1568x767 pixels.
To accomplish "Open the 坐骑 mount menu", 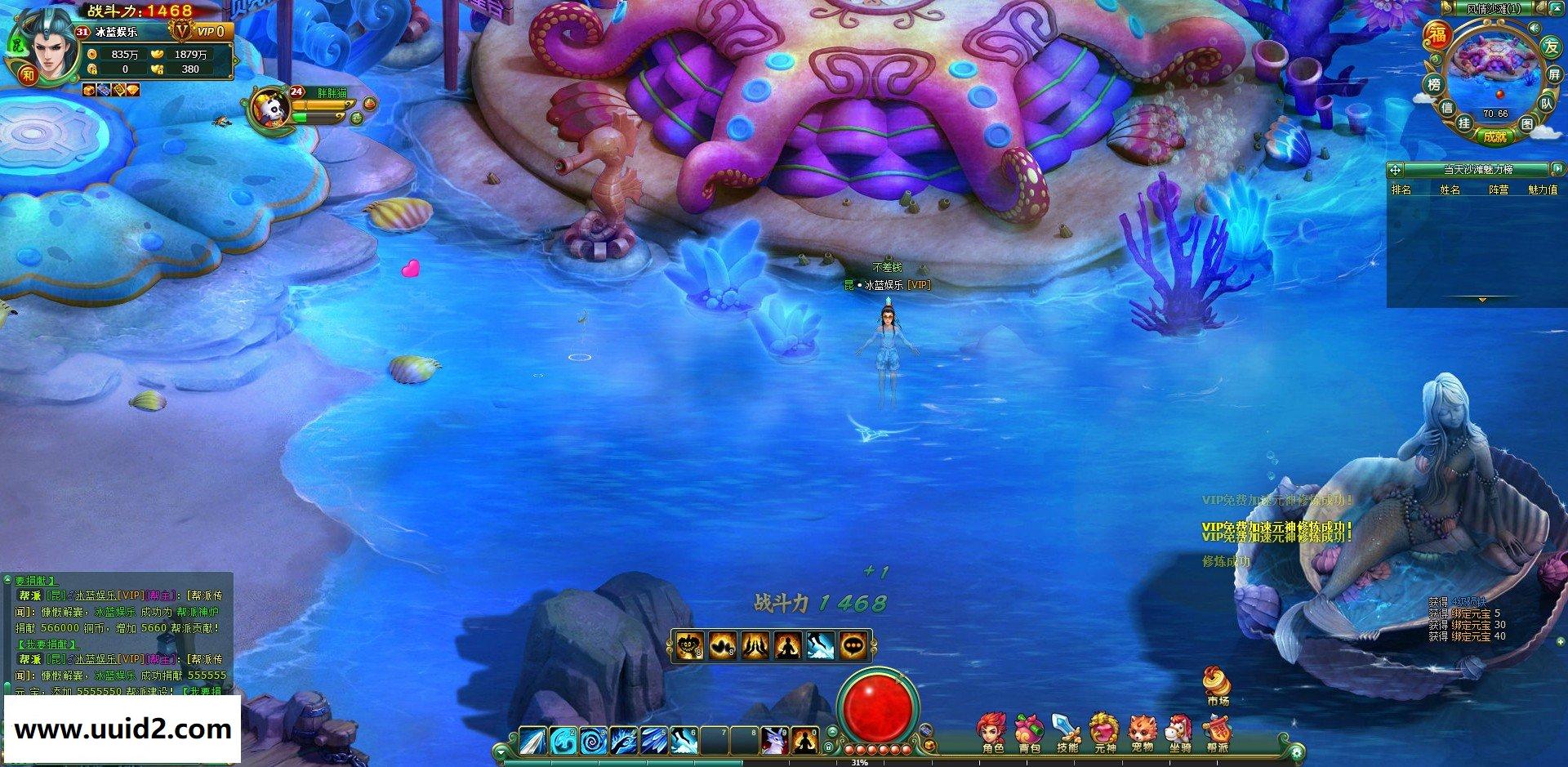I will click(1179, 731).
